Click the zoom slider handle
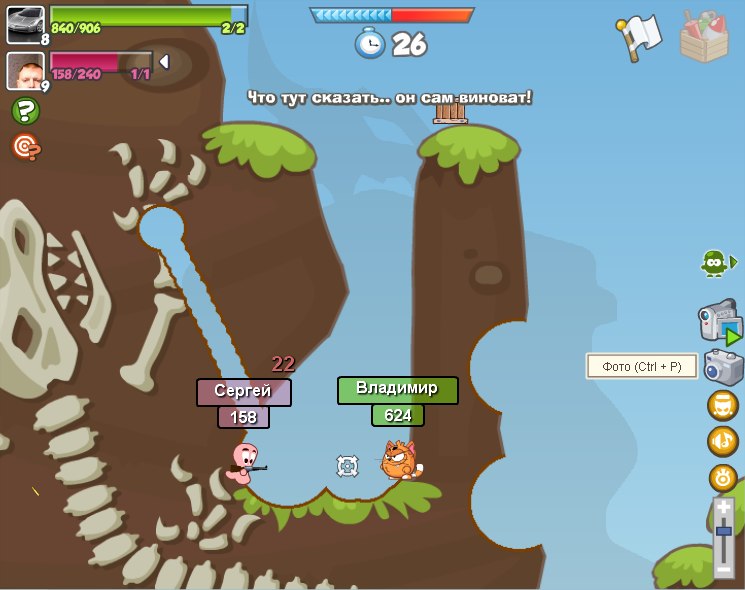Image resolution: width=745 pixels, height=590 pixels. 724,533
